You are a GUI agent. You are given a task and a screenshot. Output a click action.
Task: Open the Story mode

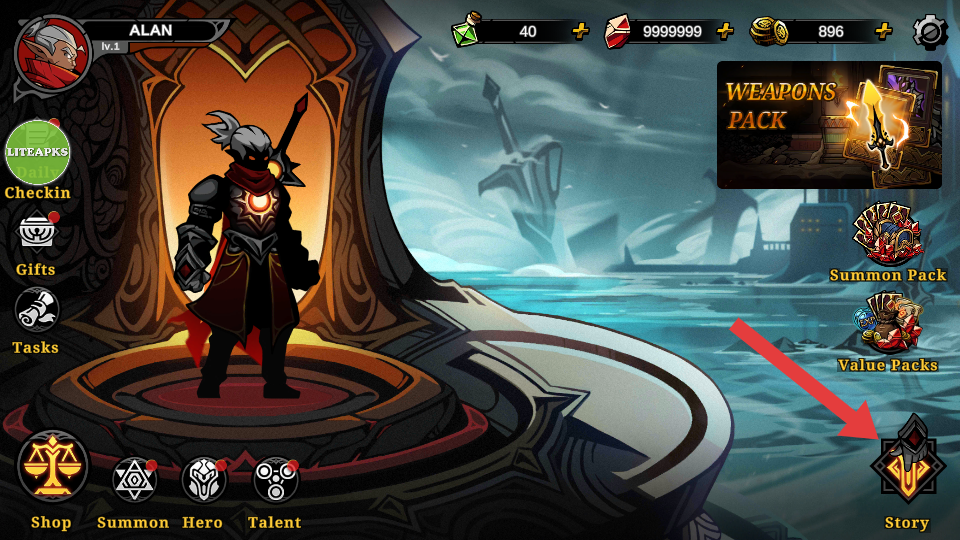907,467
